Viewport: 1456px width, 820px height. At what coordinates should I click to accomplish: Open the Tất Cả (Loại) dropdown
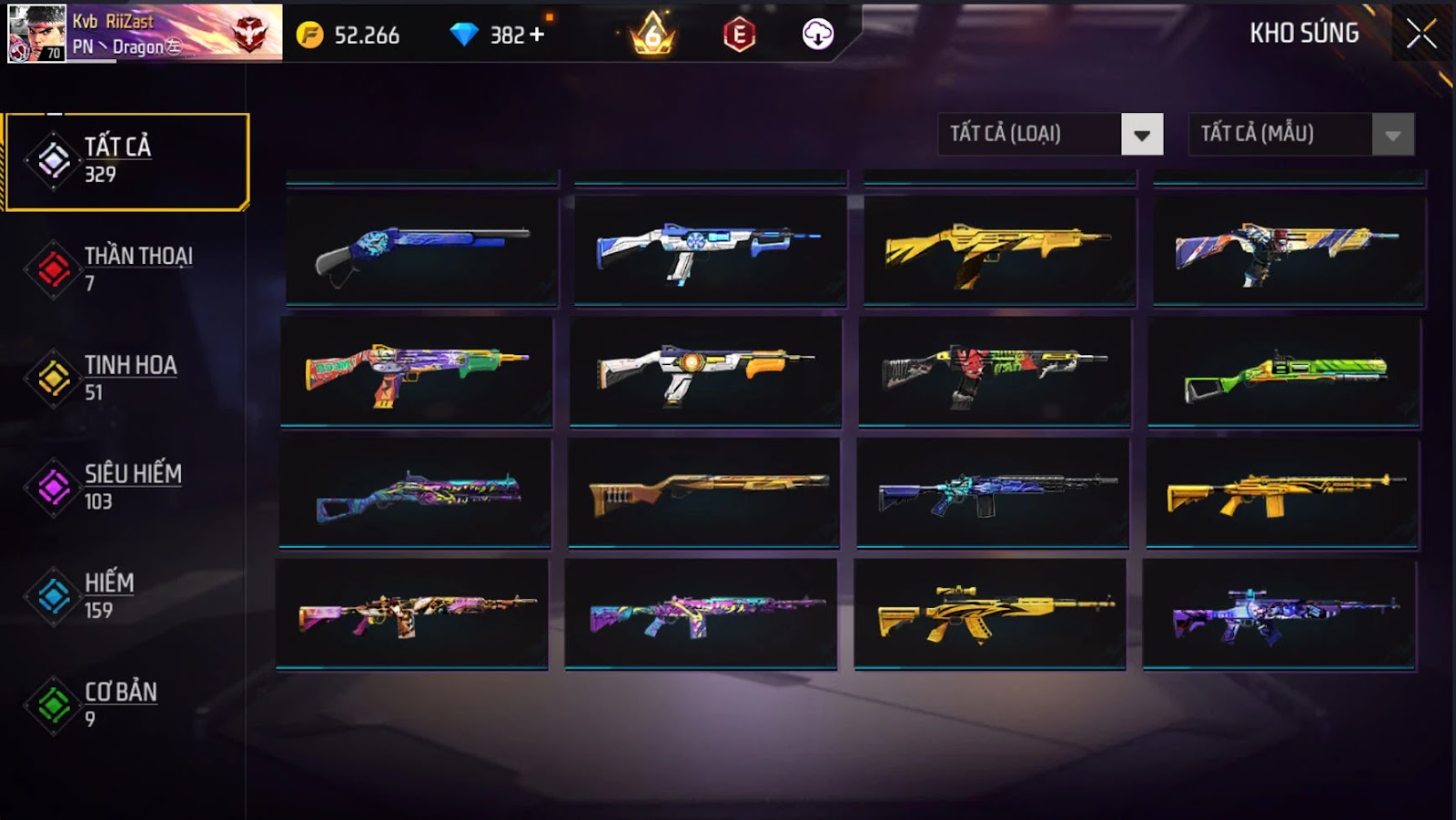click(1050, 135)
